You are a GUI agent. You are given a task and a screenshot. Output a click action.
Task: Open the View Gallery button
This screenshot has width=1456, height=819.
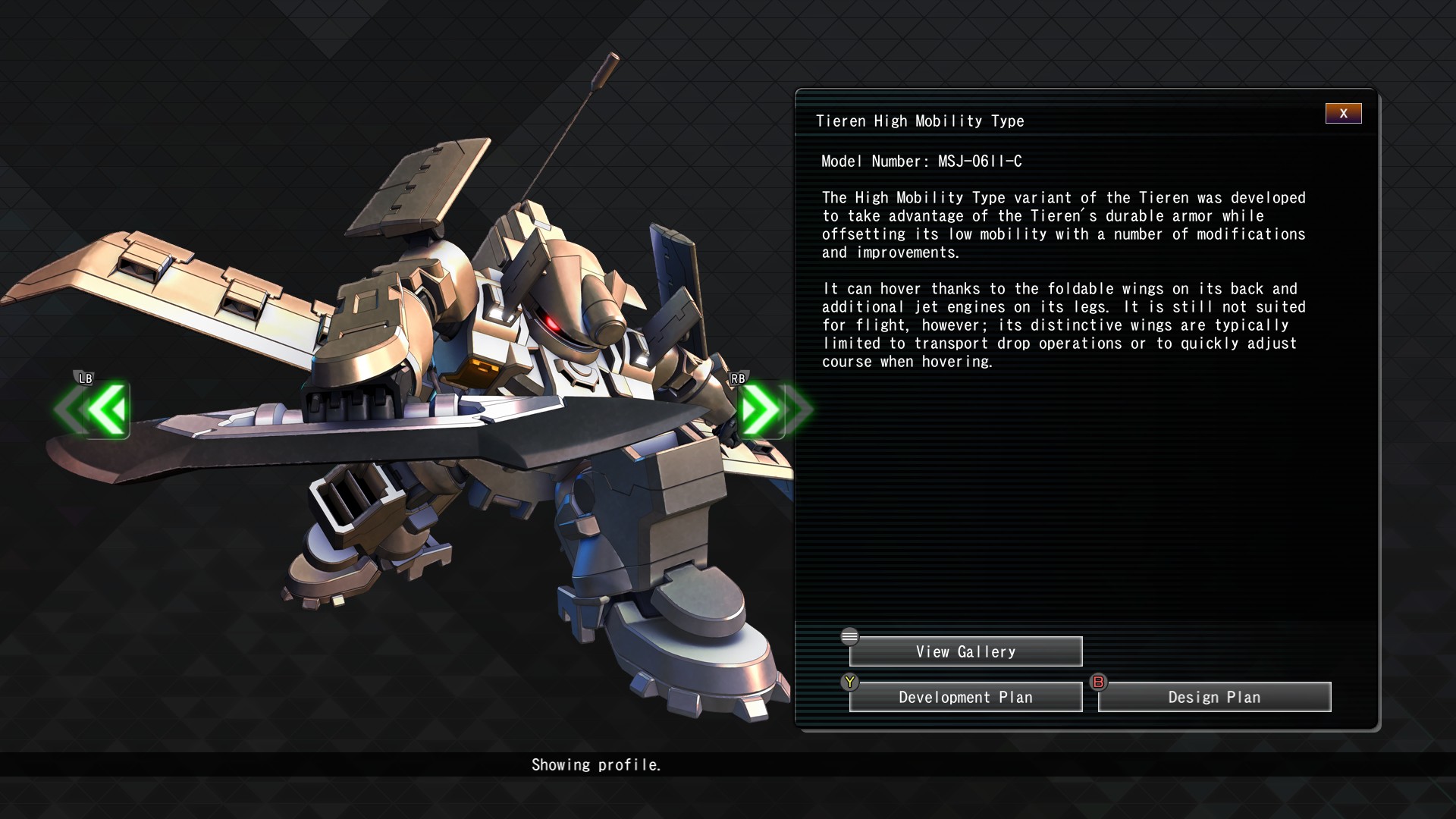[965, 652]
